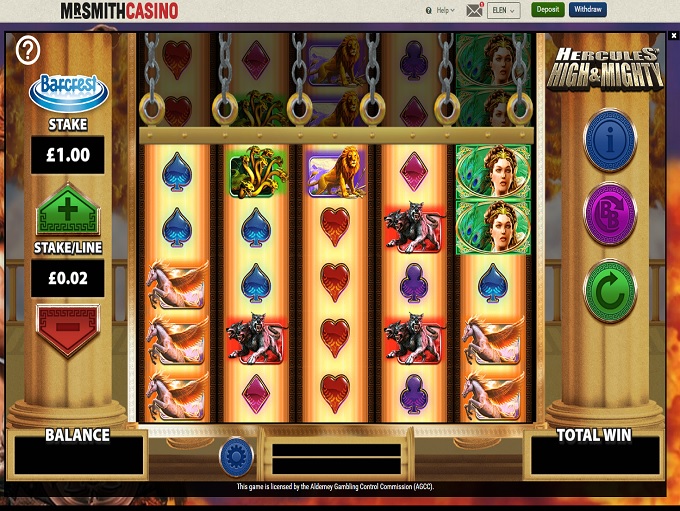Open the question mark help icon
This screenshot has width=680, height=511.
point(28,49)
